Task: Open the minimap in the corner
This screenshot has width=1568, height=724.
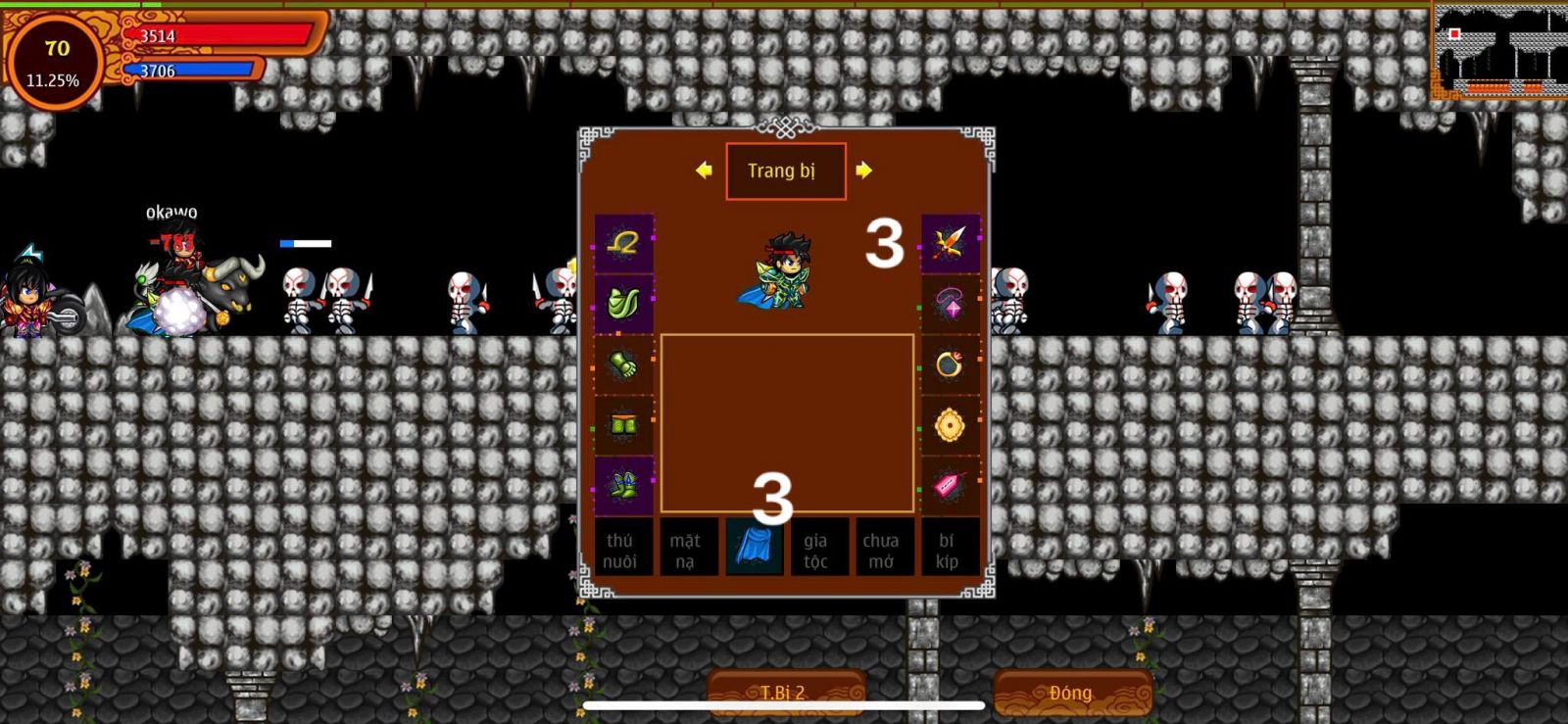Action: pyautogui.click(x=1499, y=51)
